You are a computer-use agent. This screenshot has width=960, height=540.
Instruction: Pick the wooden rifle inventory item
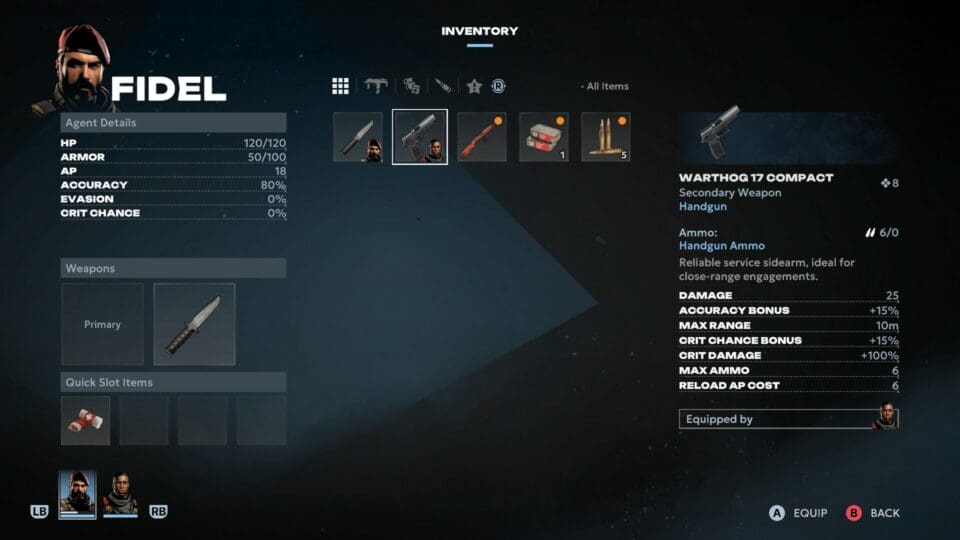pyautogui.click(x=482, y=137)
